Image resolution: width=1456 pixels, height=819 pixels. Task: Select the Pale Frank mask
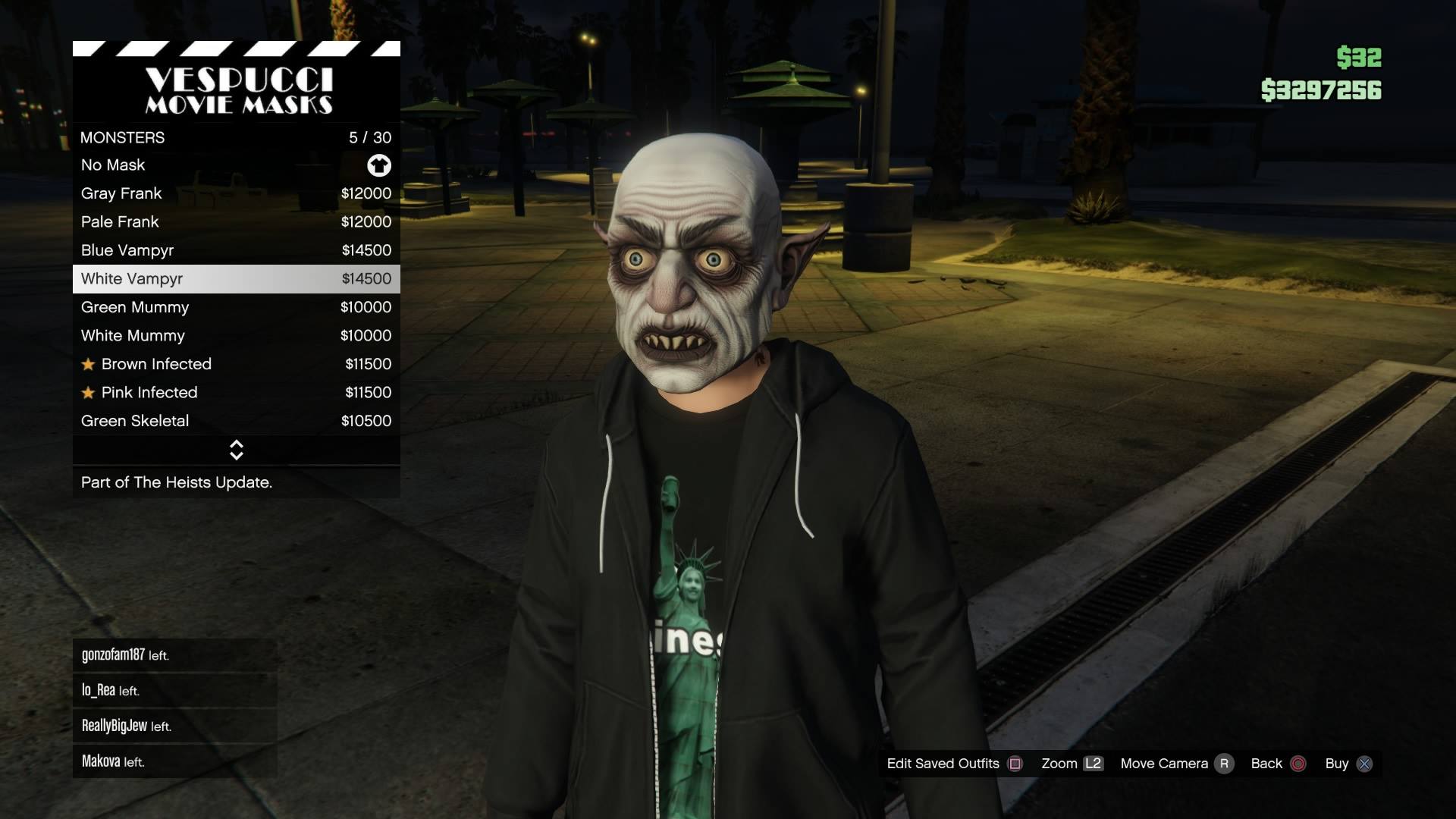tap(236, 222)
